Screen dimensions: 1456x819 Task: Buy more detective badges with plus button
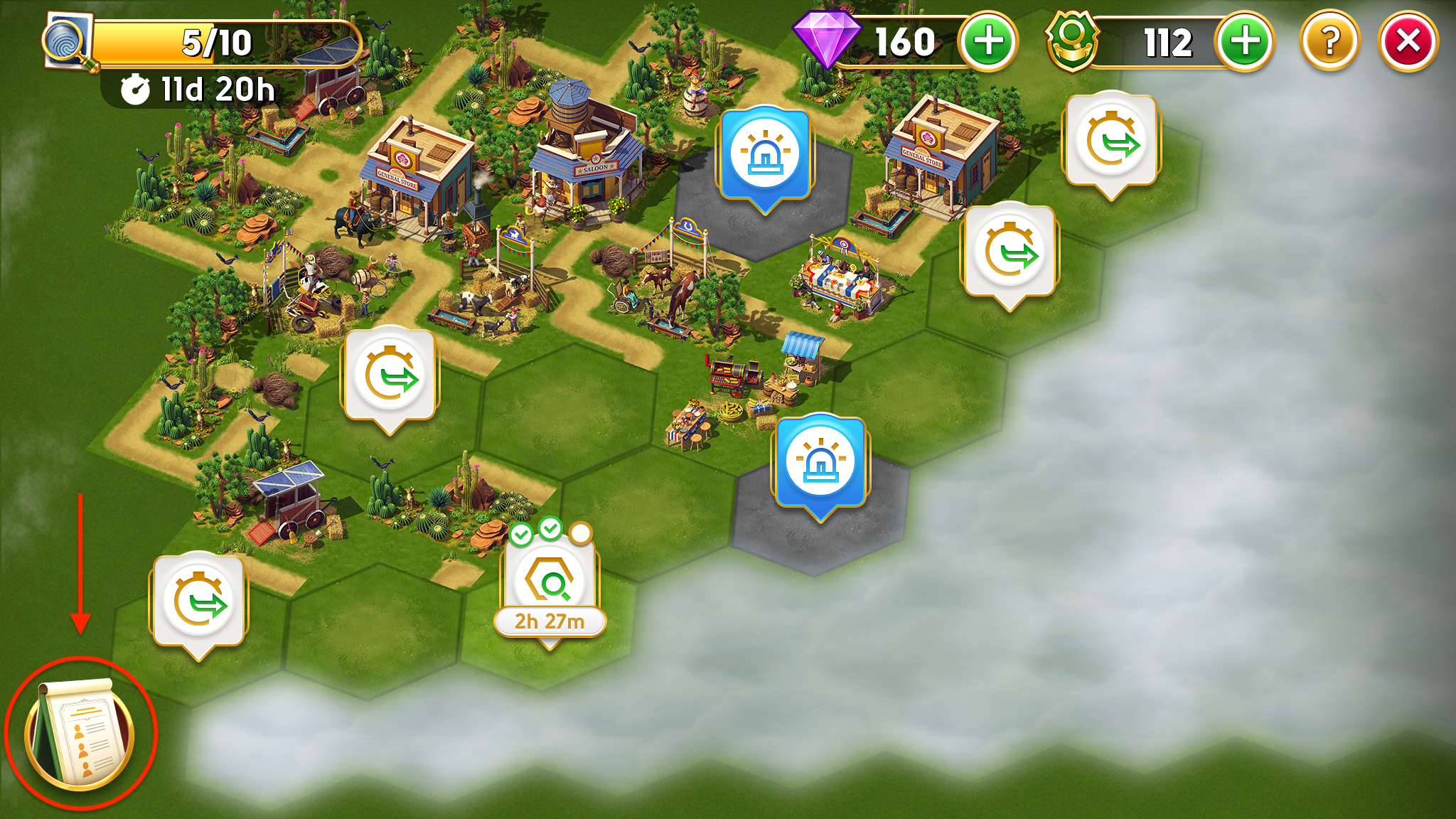pyautogui.click(x=1244, y=42)
